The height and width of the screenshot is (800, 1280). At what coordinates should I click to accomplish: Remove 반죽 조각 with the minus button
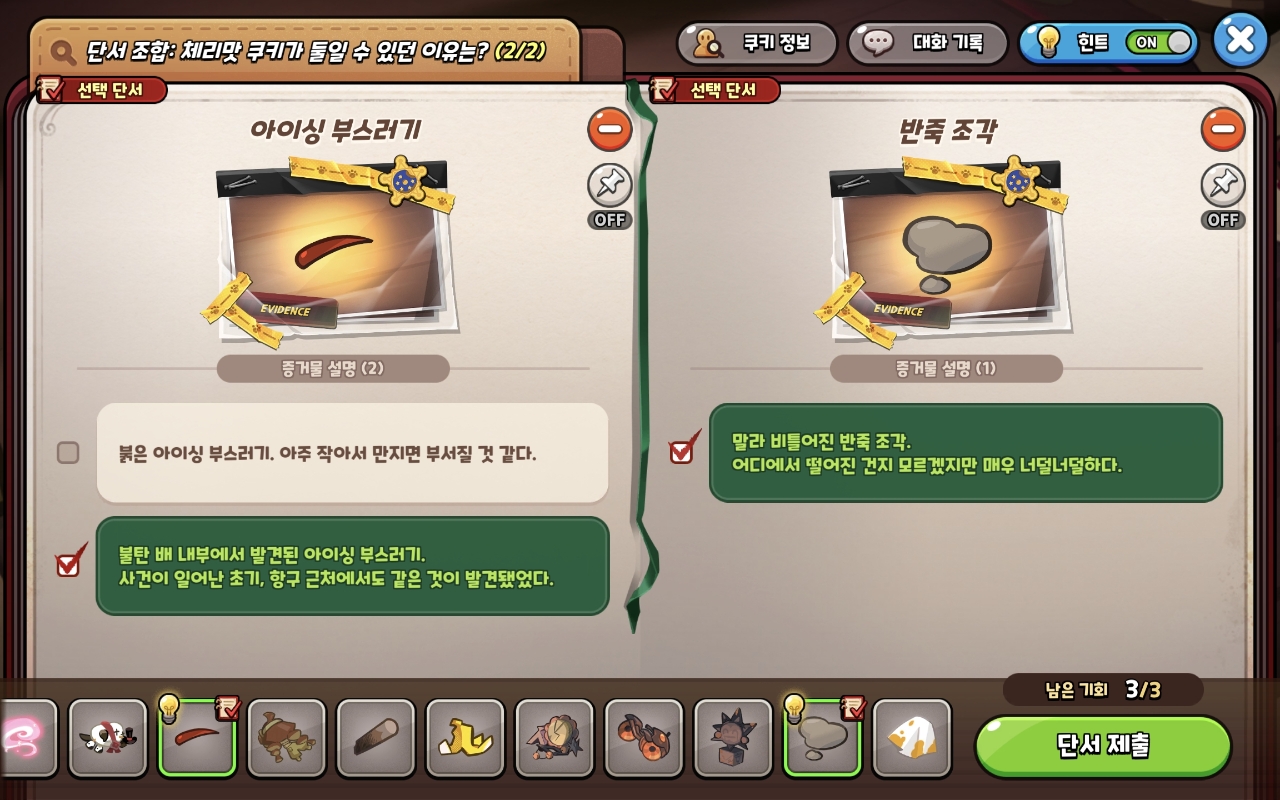pyautogui.click(x=1223, y=130)
